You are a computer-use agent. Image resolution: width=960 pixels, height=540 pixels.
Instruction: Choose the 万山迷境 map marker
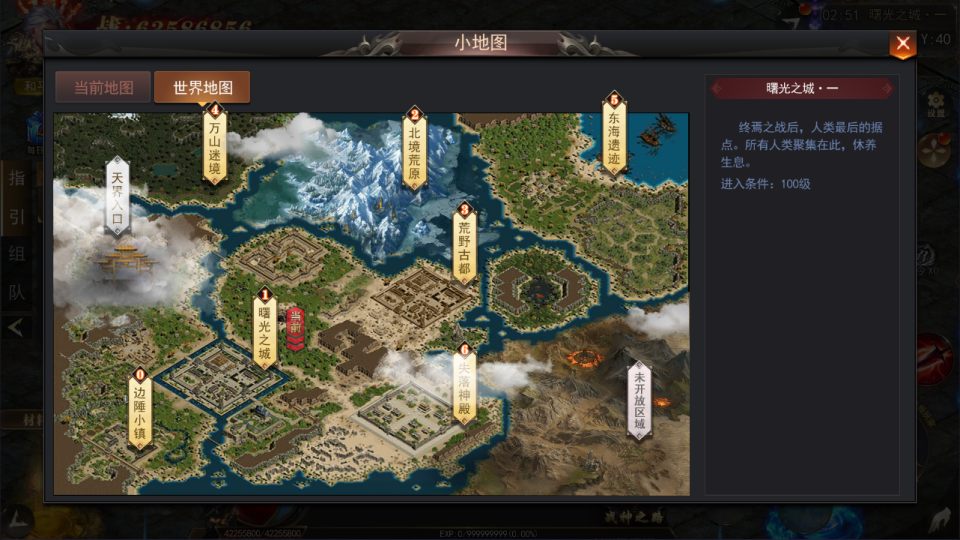point(214,147)
